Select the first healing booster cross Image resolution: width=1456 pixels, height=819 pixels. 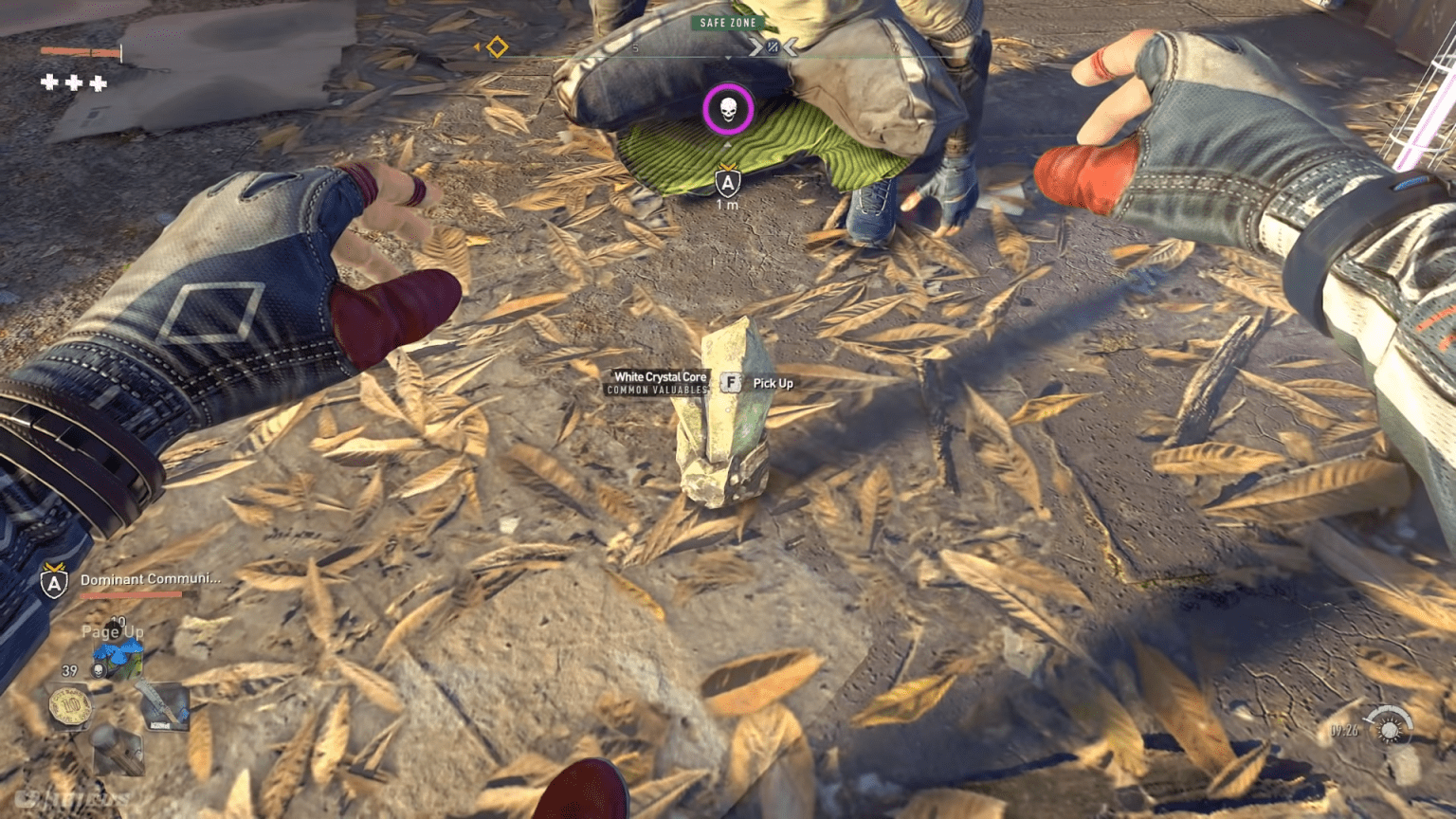[48, 82]
